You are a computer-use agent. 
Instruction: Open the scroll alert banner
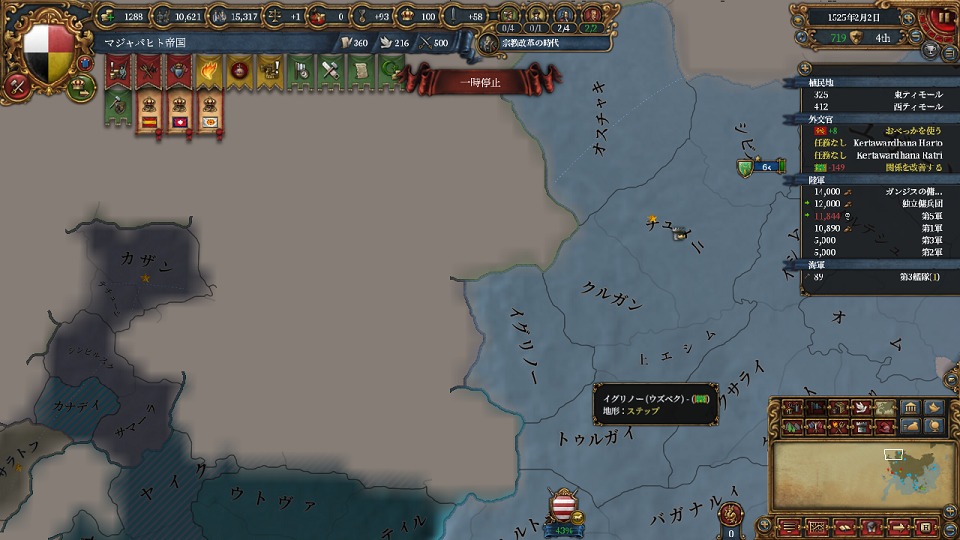[x=360, y=72]
